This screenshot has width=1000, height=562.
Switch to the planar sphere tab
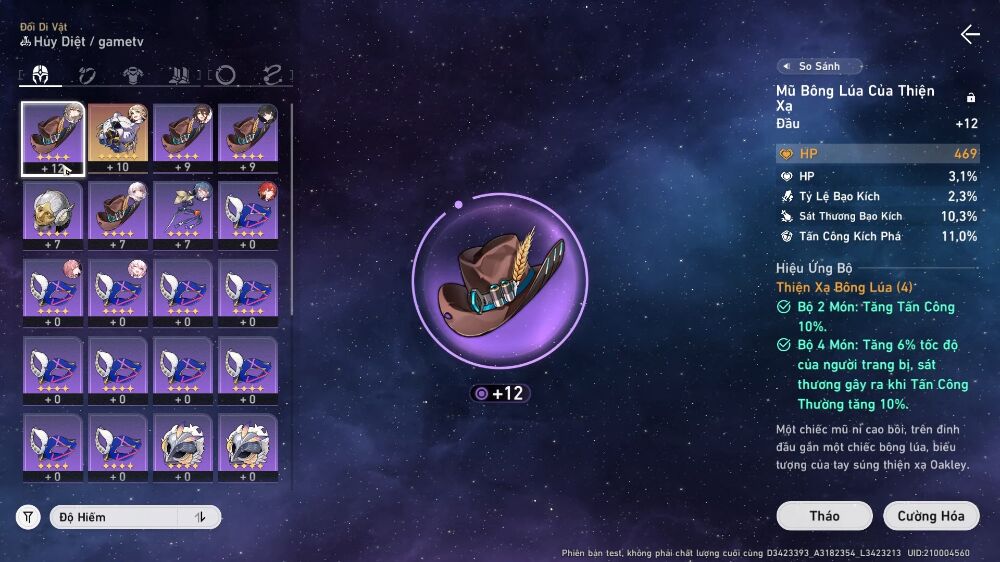coord(226,75)
